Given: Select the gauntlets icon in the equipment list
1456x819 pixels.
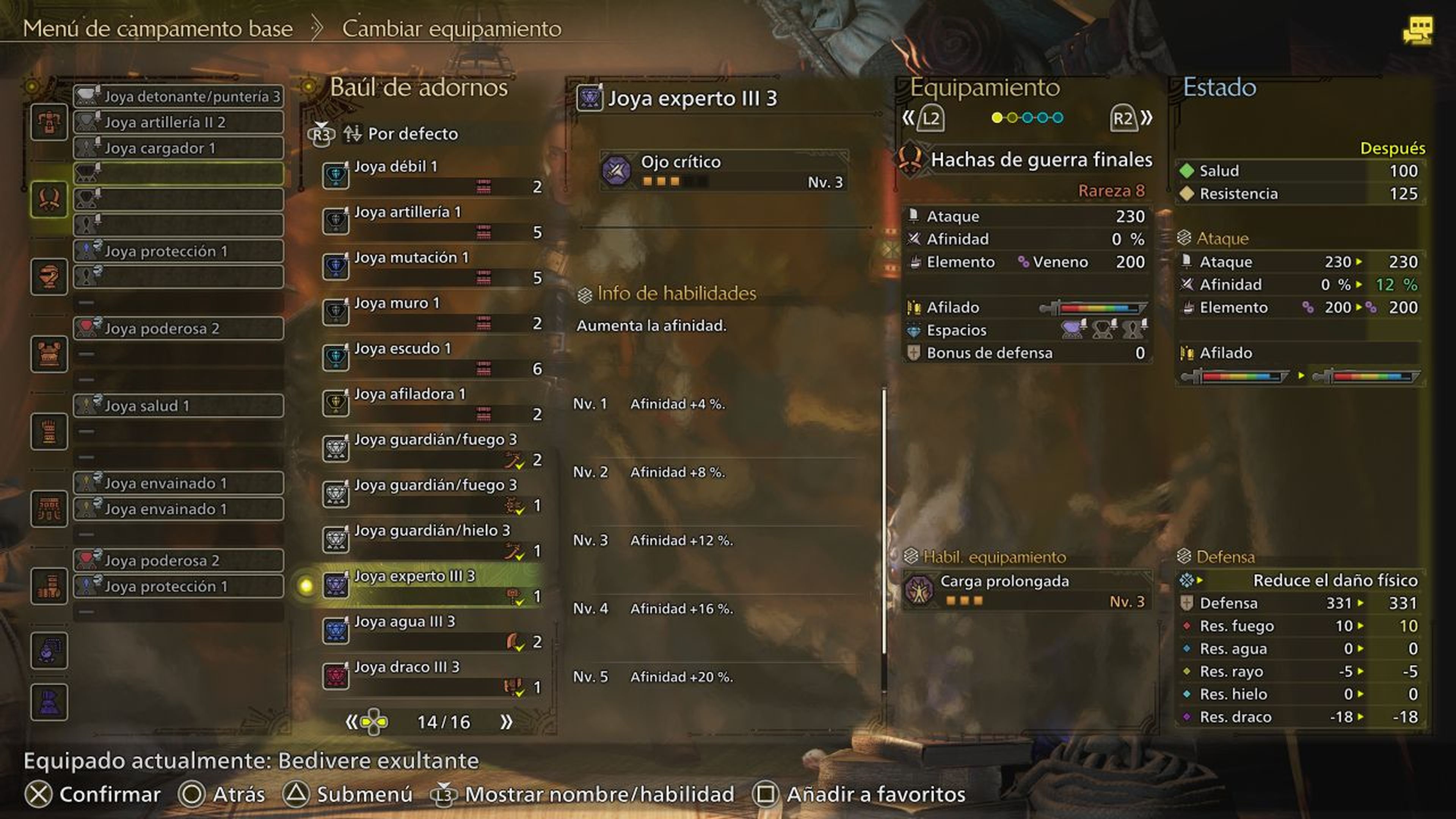Looking at the screenshot, I should [49, 431].
